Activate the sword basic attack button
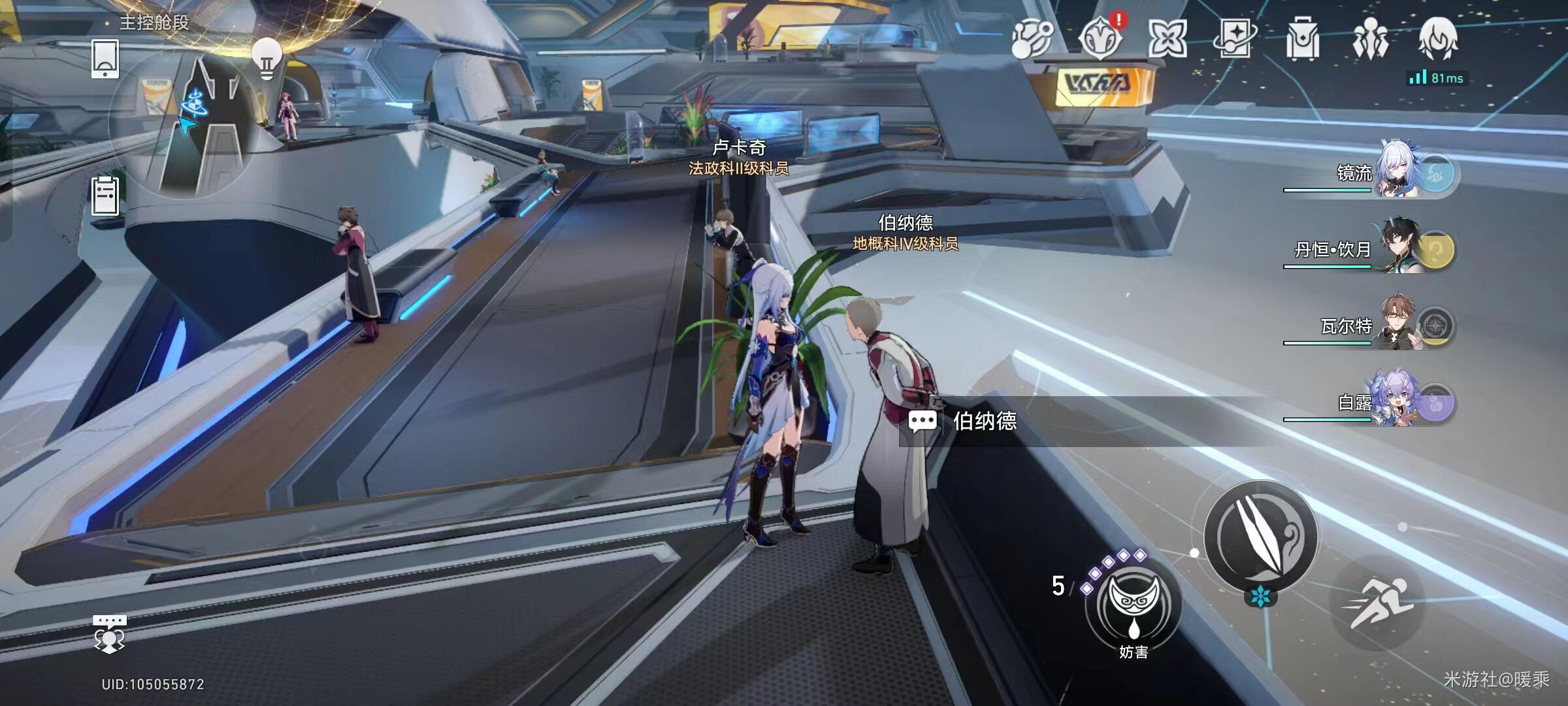This screenshot has height=706, width=1568. coord(1260,537)
